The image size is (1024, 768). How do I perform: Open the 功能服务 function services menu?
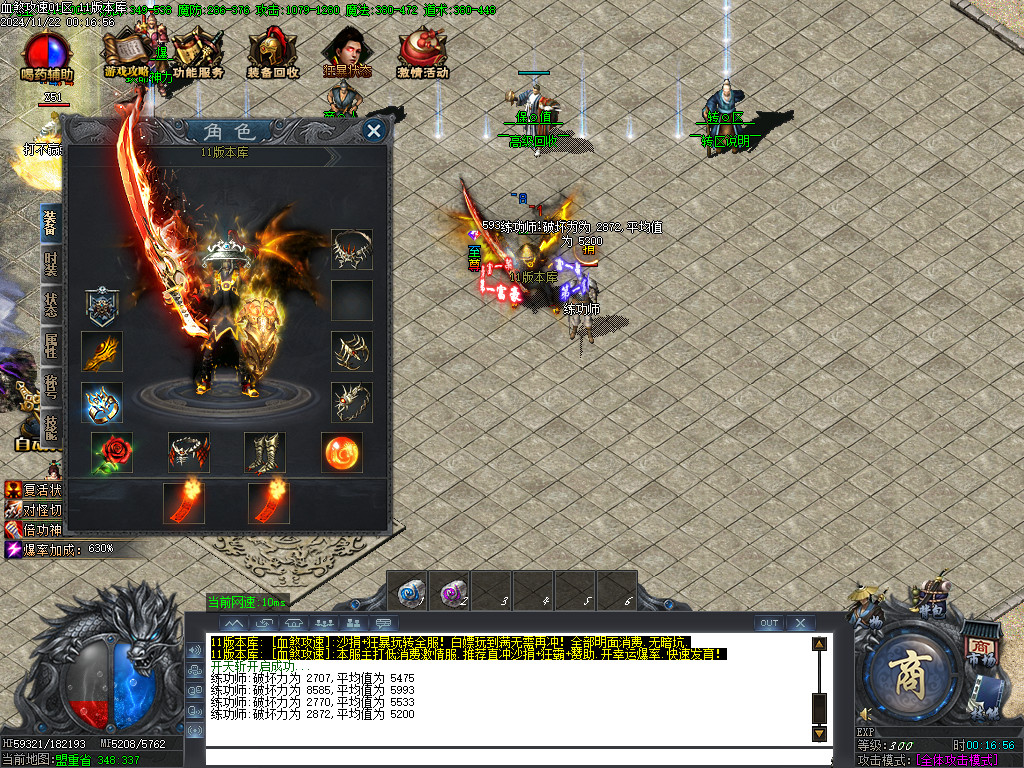click(198, 54)
